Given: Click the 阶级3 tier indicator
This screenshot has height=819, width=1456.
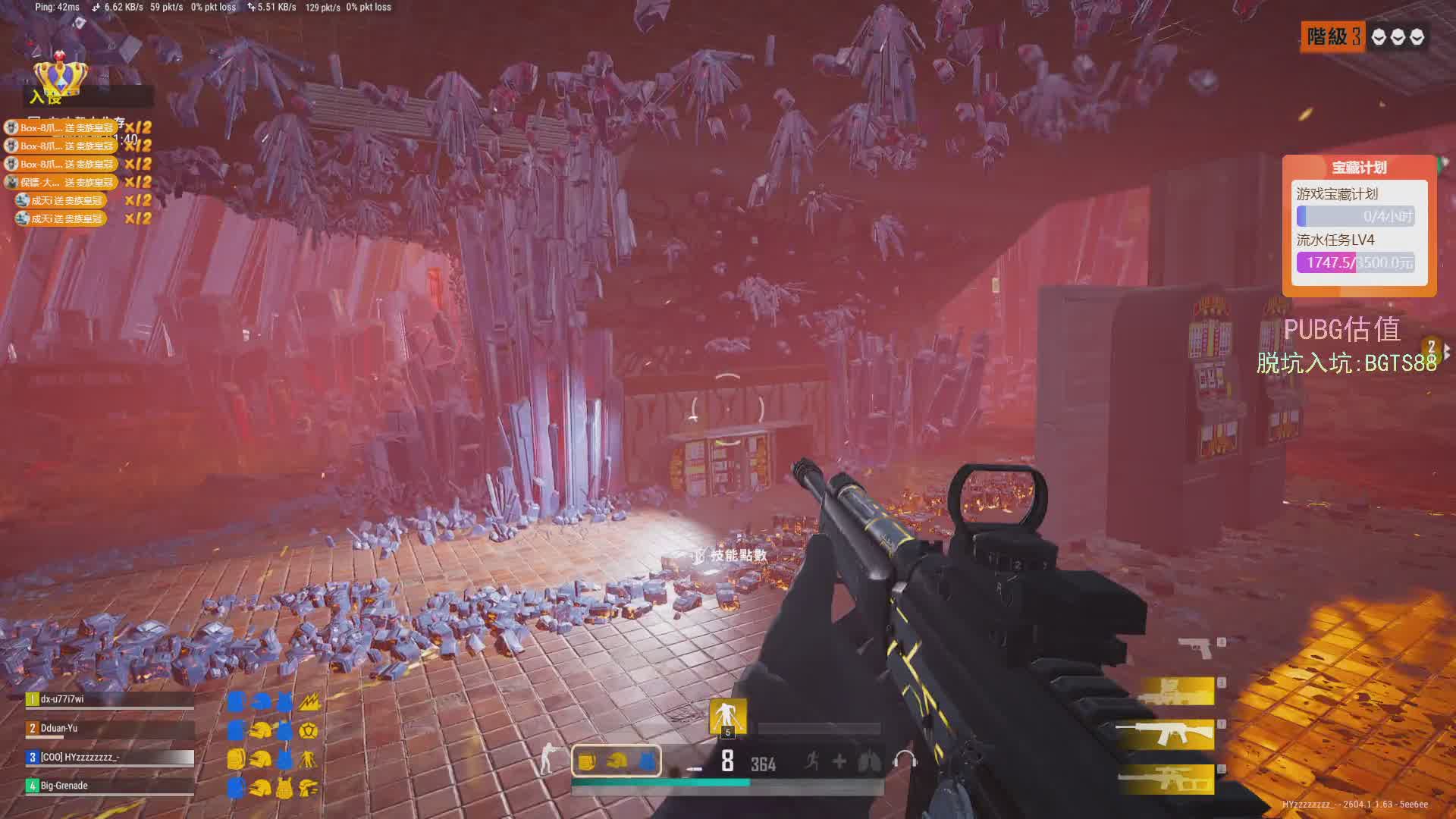Looking at the screenshot, I should tap(1333, 36).
